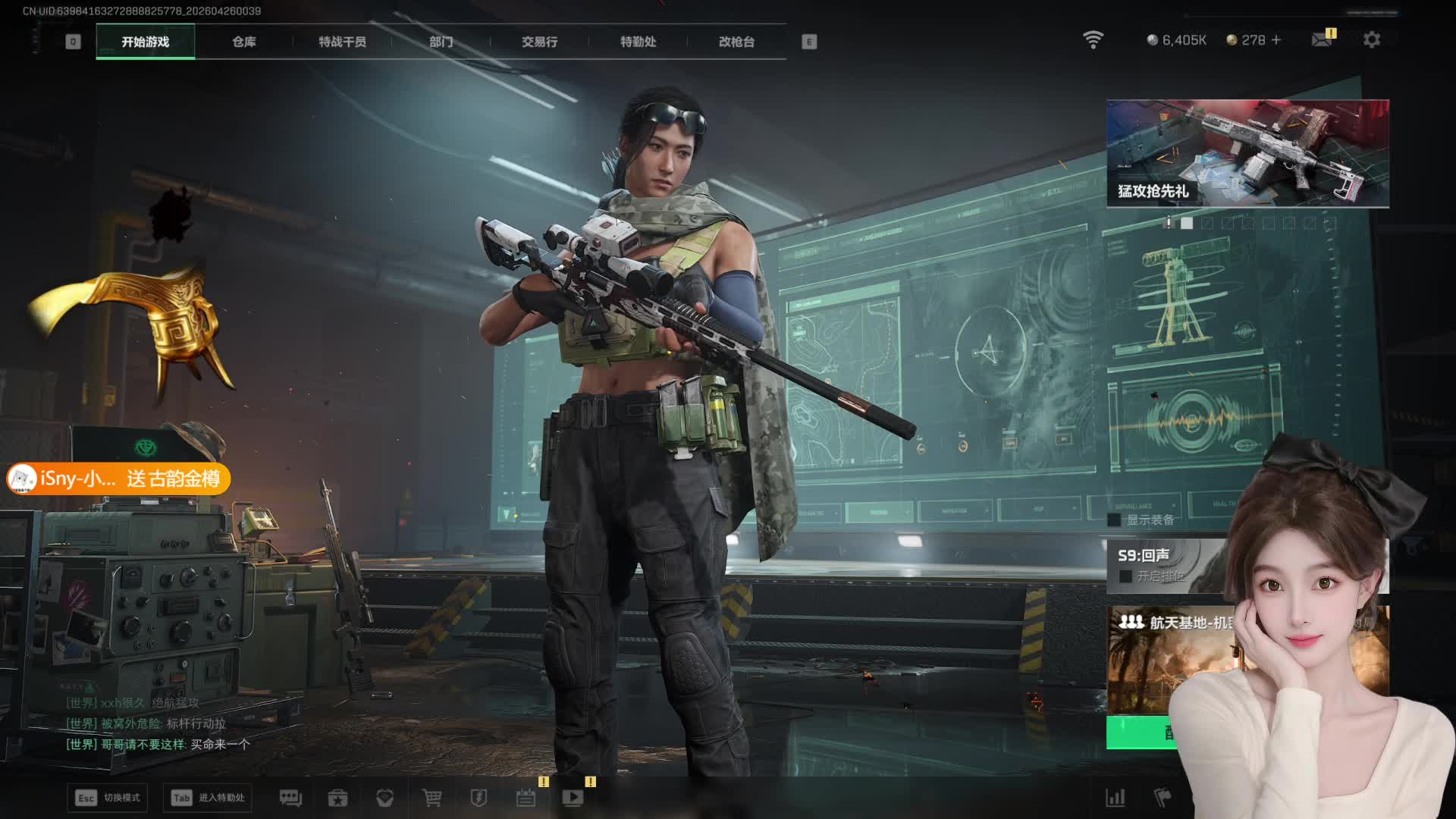Select the 开始游戏 start game tab
The image size is (1456, 819).
click(x=146, y=42)
